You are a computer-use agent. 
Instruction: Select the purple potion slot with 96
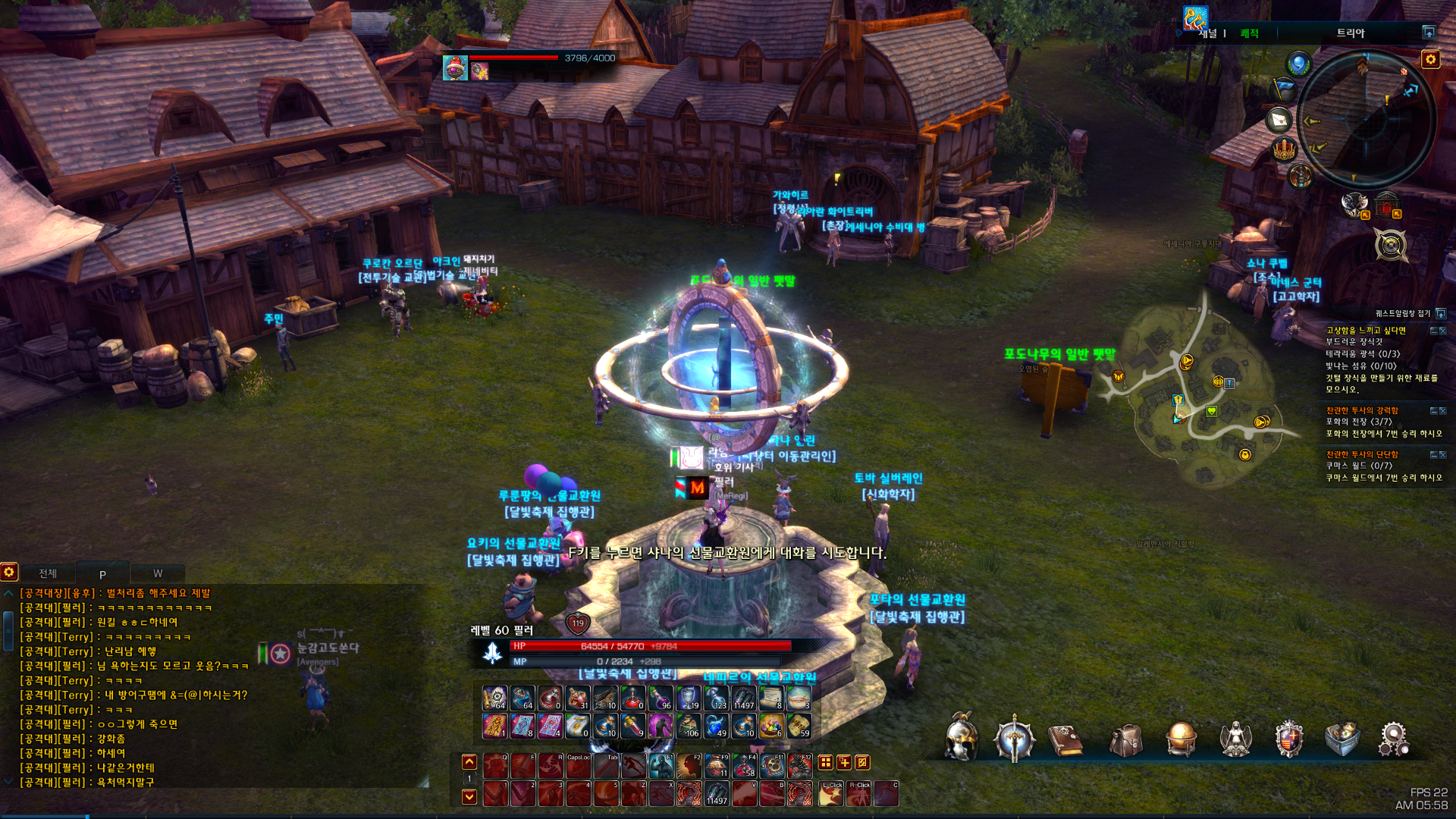tap(661, 698)
